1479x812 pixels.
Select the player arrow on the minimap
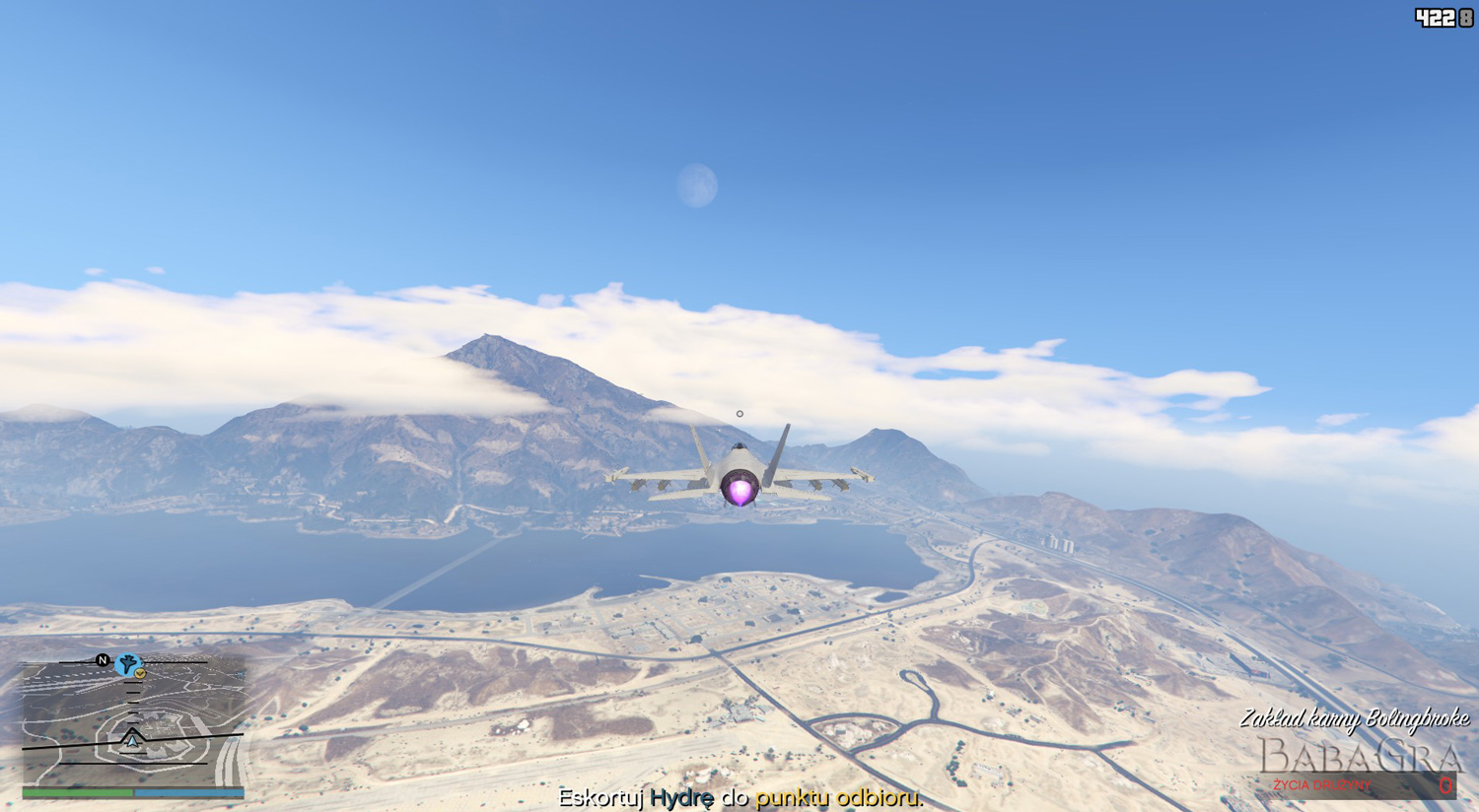click(x=132, y=739)
